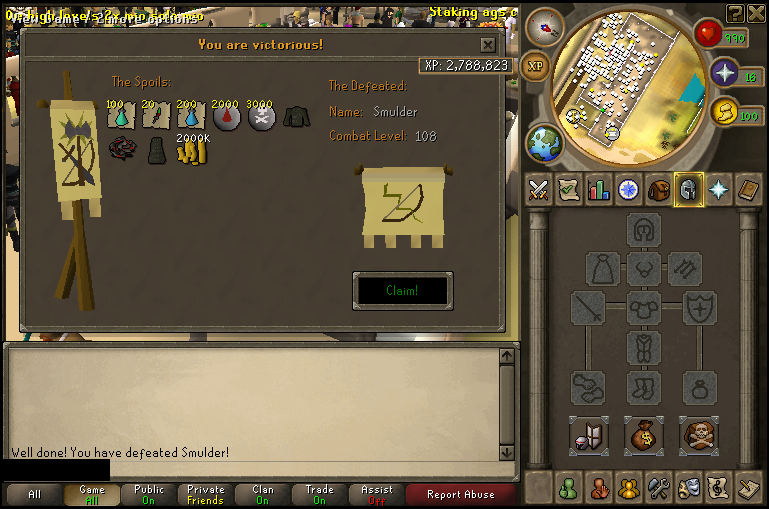Click the compass to face north
Screen dimensions: 769x509
pos(545,27)
